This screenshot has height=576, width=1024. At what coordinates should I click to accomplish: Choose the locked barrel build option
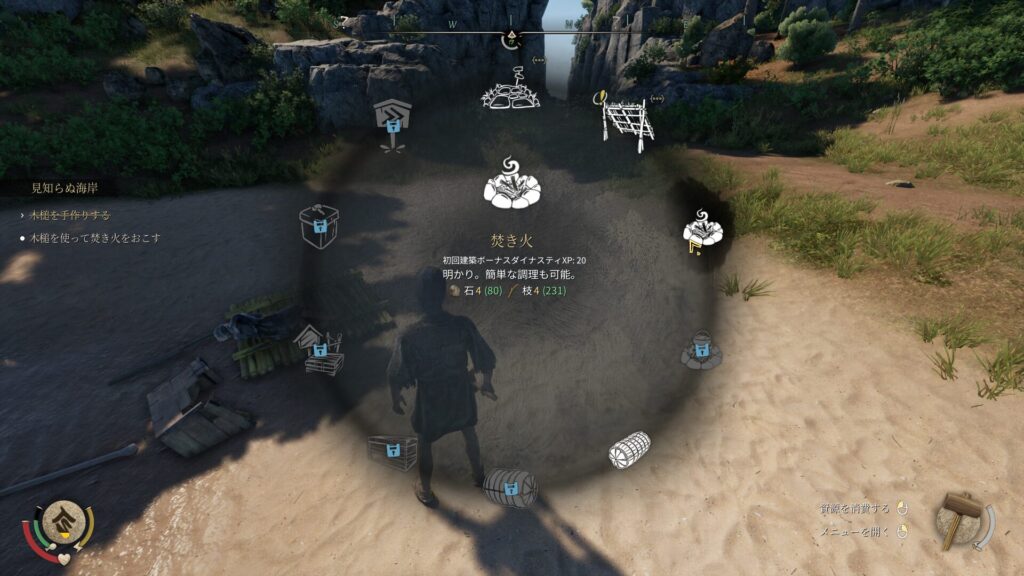pyautogui.click(x=510, y=488)
